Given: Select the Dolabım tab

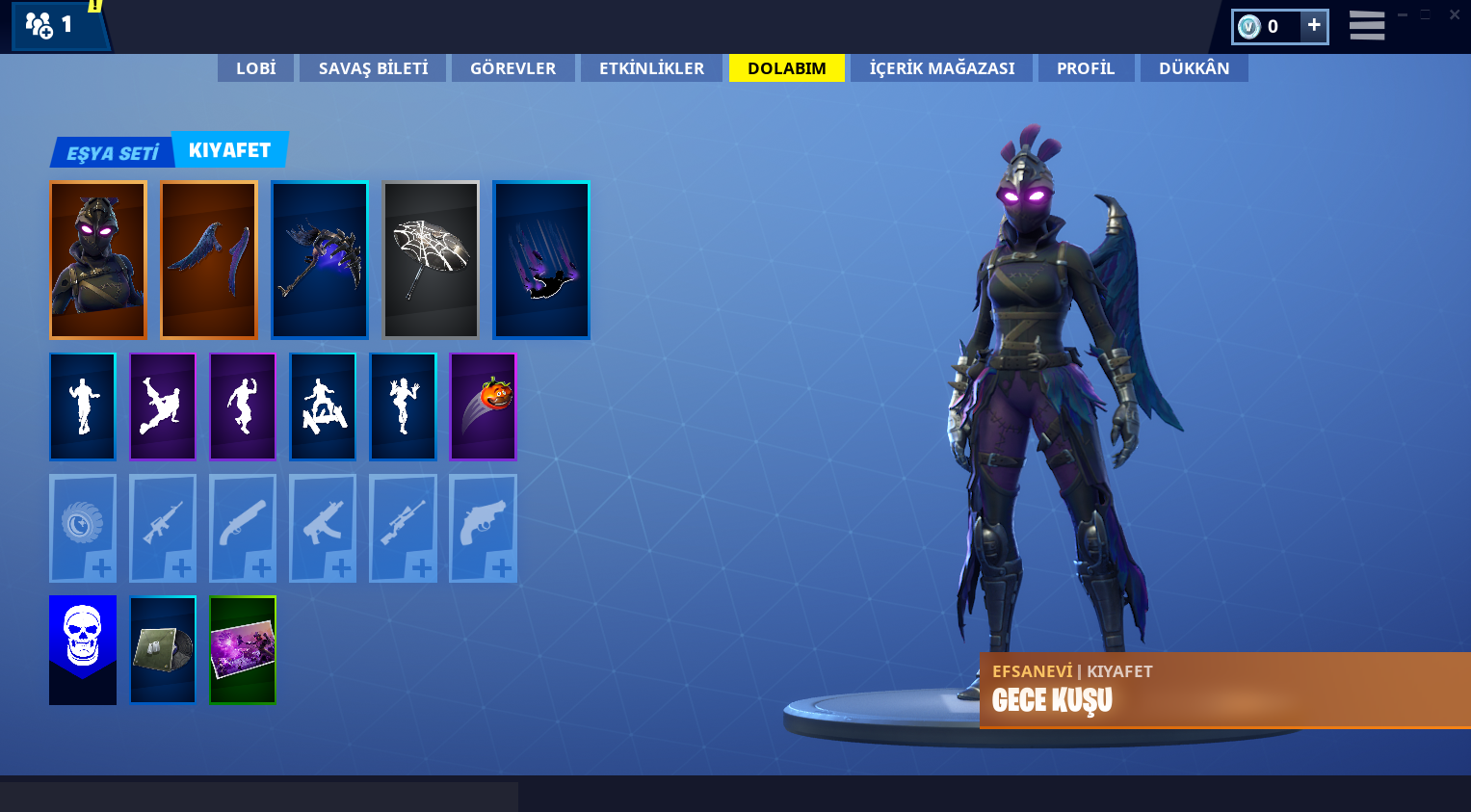Looking at the screenshot, I should click(x=786, y=68).
